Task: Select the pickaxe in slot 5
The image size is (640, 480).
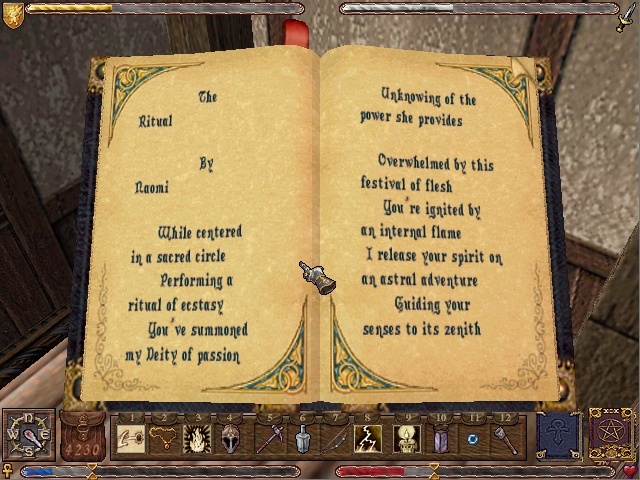Action: (x=268, y=437)
